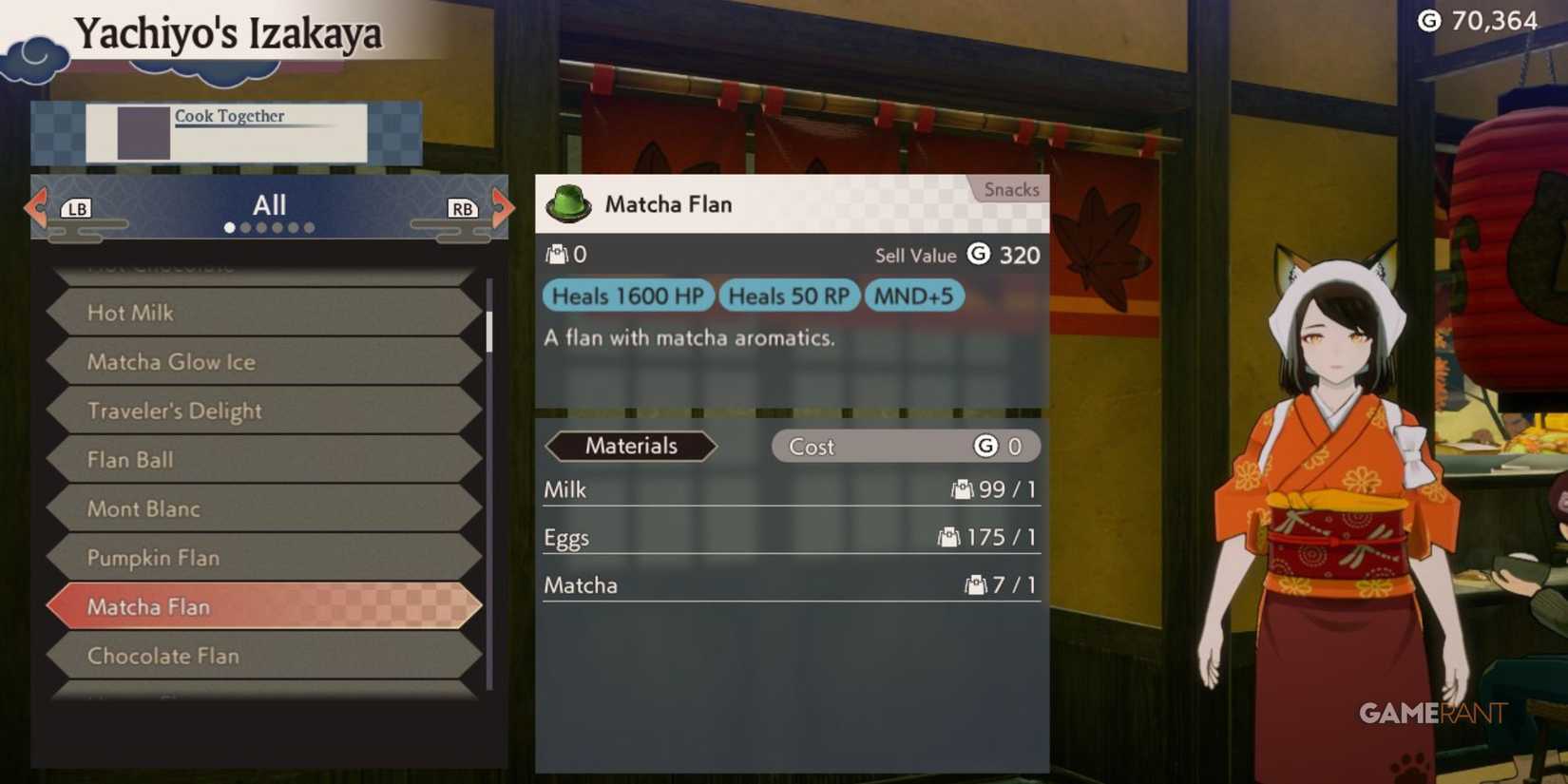Select the Snacks tab label

coord(1009,189)
